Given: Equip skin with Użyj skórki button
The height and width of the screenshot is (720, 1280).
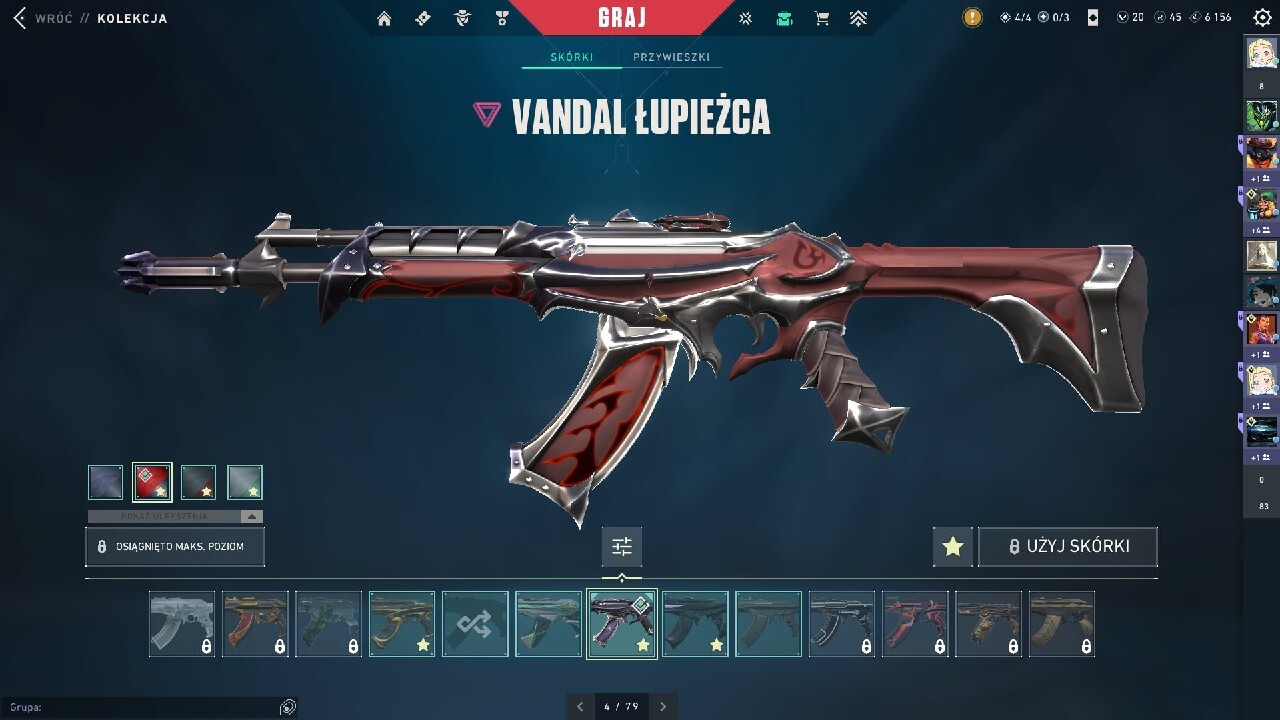Looking at the screenshot, I should (1068, 547).
